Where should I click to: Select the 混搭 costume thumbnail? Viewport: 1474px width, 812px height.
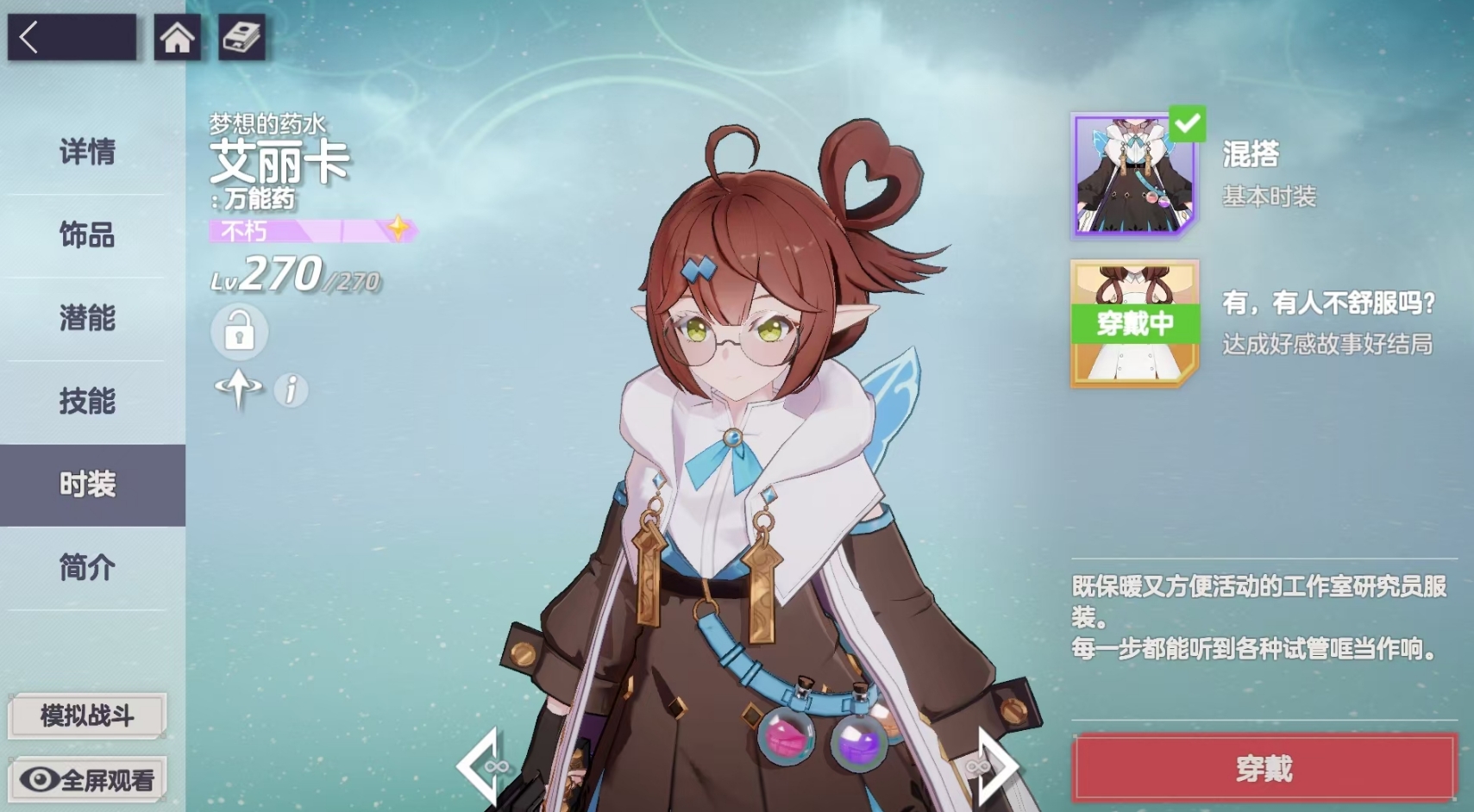tap(1132, 175)
